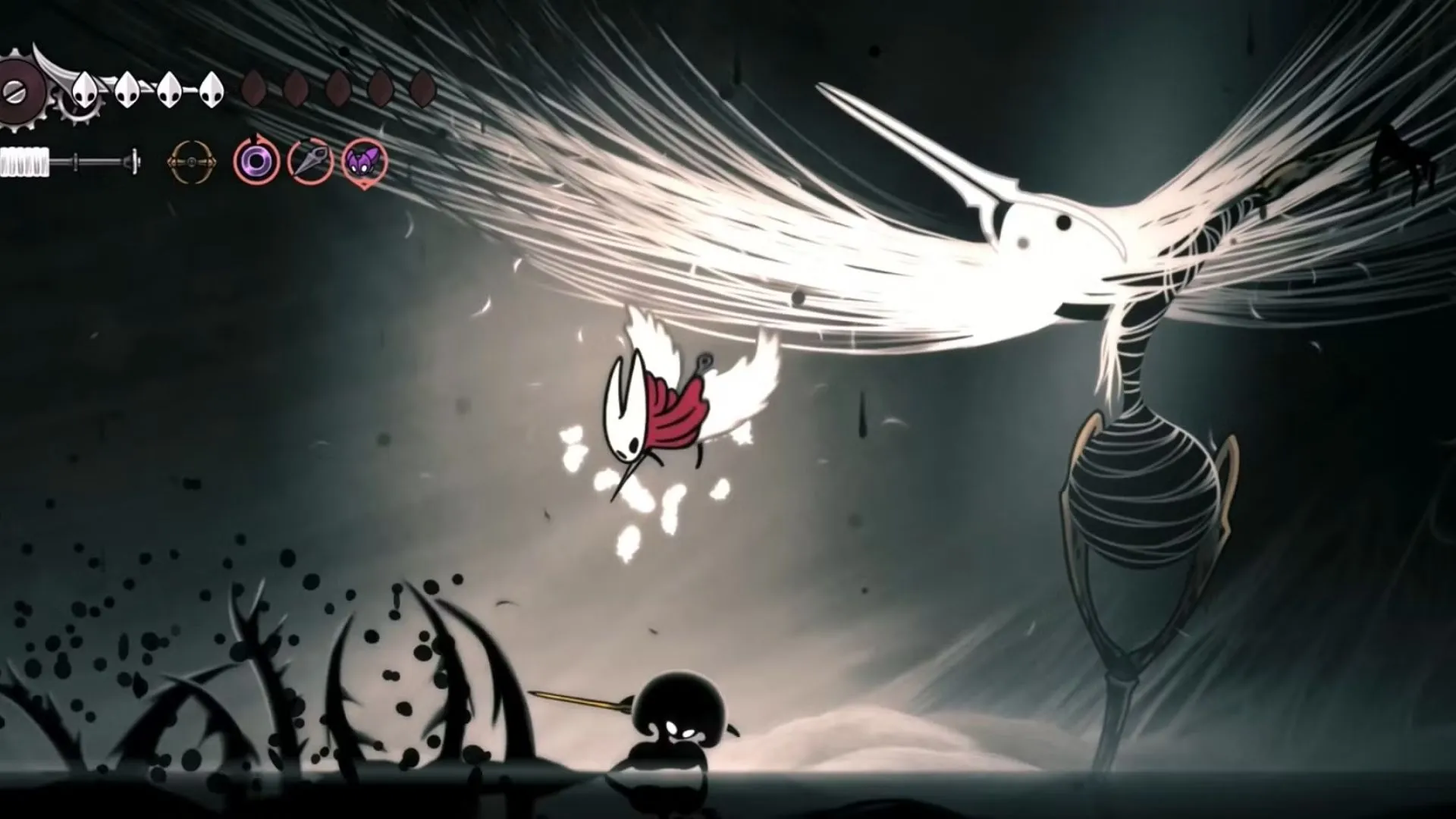The image size is (1456, 819).
Task: Select the purple orb tool in the HUD
Action: (258, 159)
